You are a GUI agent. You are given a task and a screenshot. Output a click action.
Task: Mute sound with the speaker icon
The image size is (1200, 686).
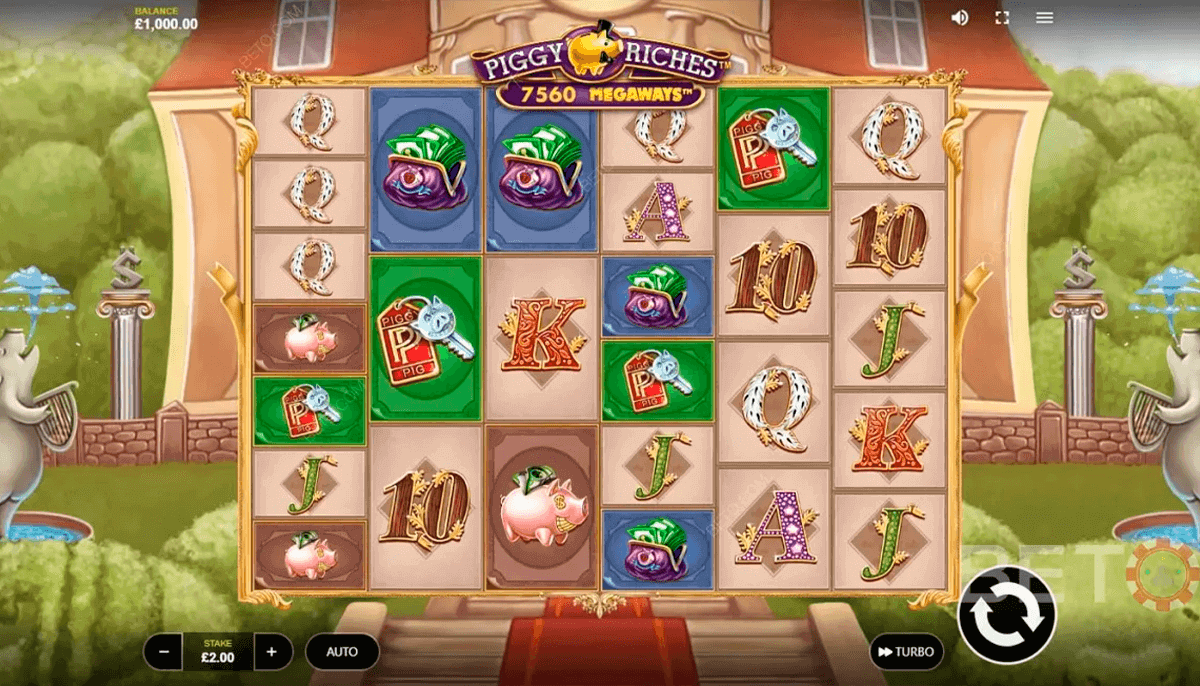pyautogui.click(x=960, y=18)
